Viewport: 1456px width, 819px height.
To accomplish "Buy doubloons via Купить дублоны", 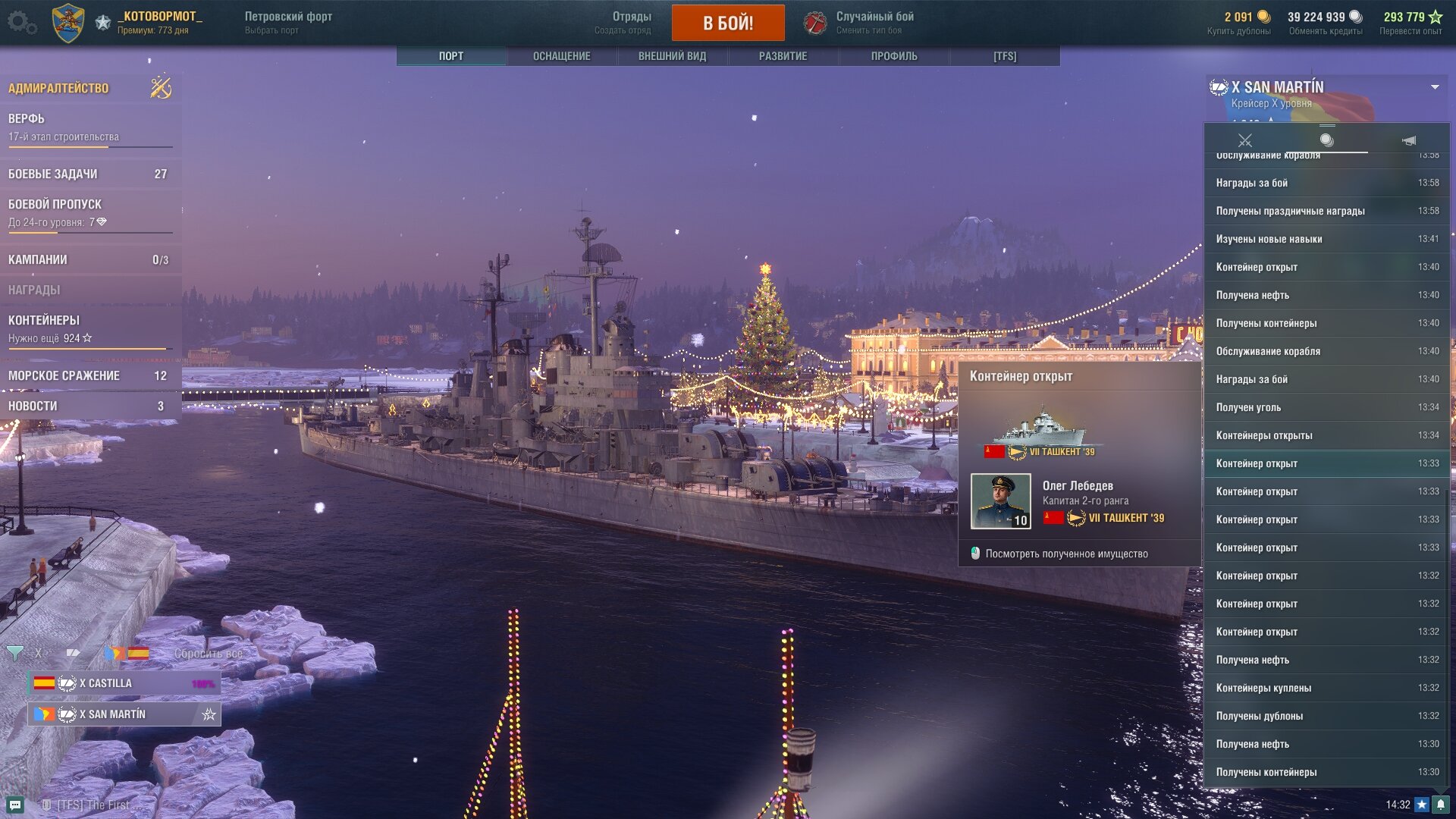I will 1238,31.
